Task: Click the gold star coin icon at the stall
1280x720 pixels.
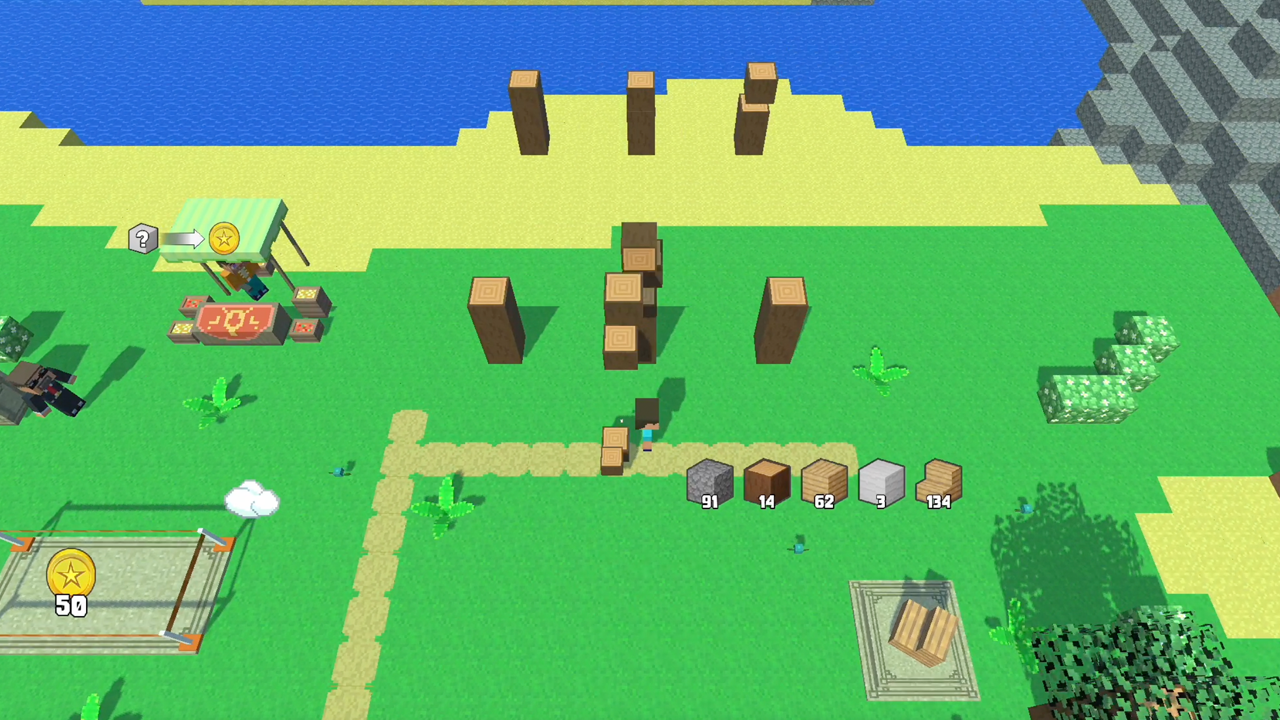Action: click(224, 238)
